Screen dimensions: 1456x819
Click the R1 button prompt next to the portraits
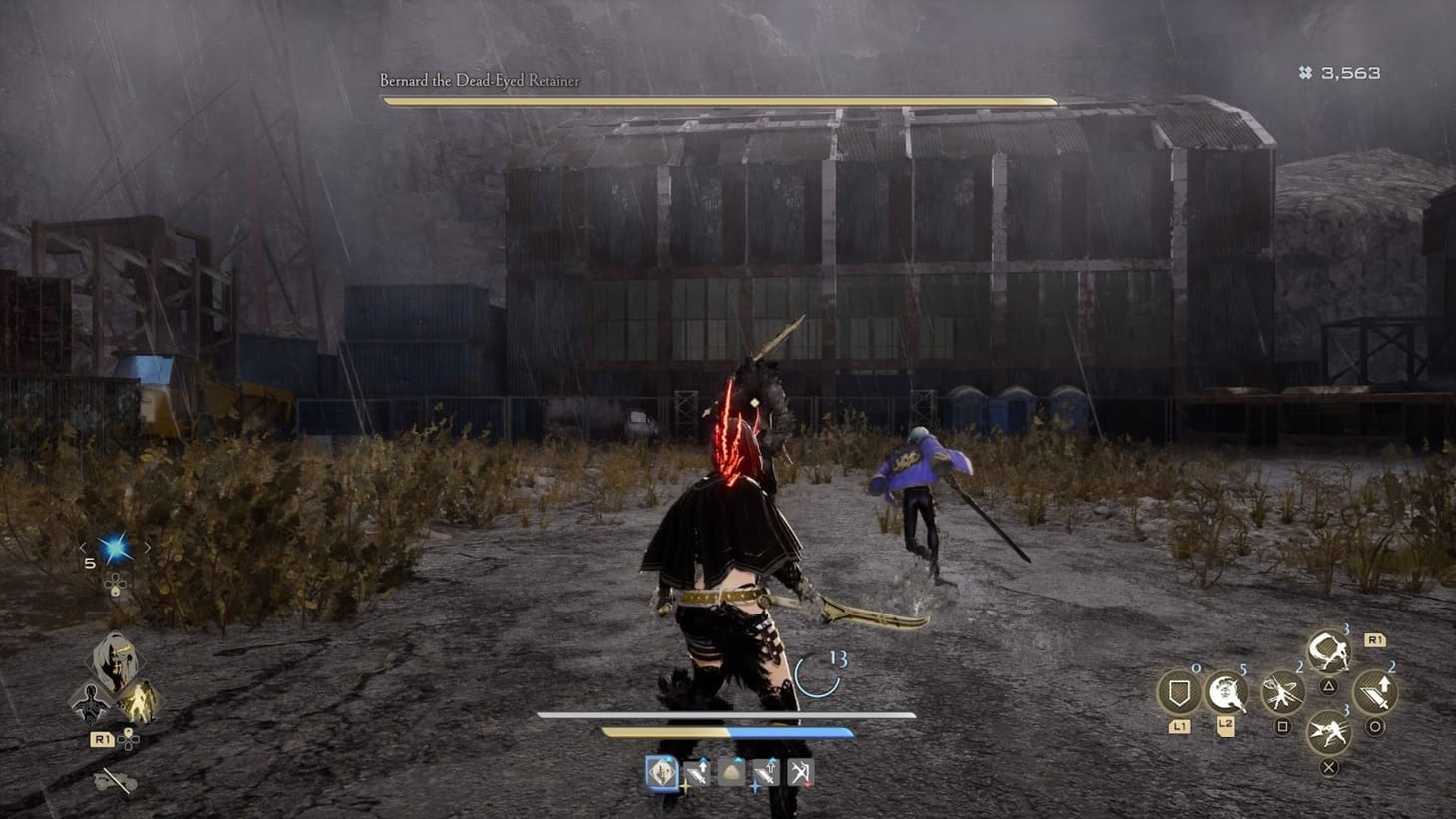tap(103, 737)
